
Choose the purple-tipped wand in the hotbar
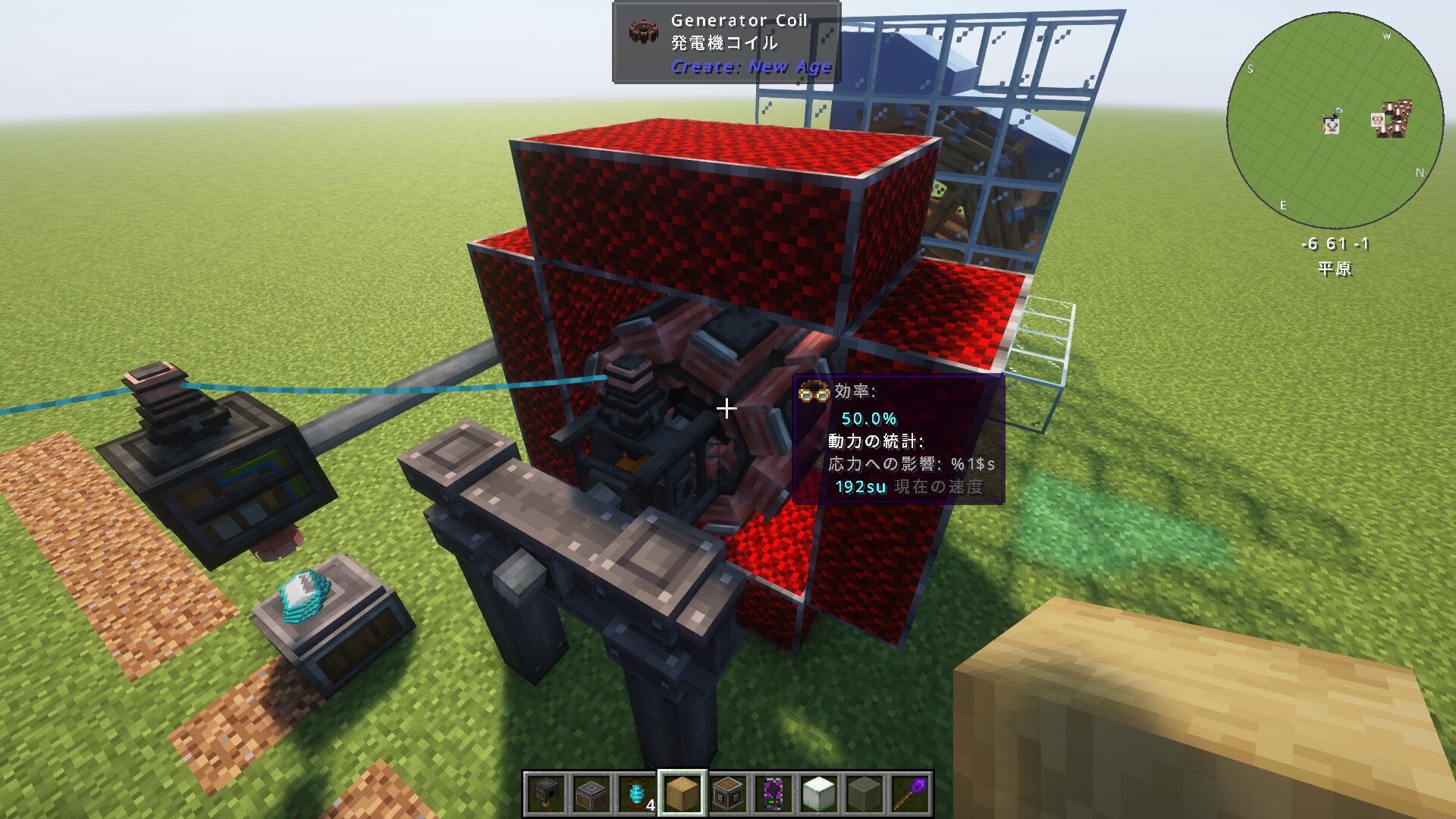909,794
